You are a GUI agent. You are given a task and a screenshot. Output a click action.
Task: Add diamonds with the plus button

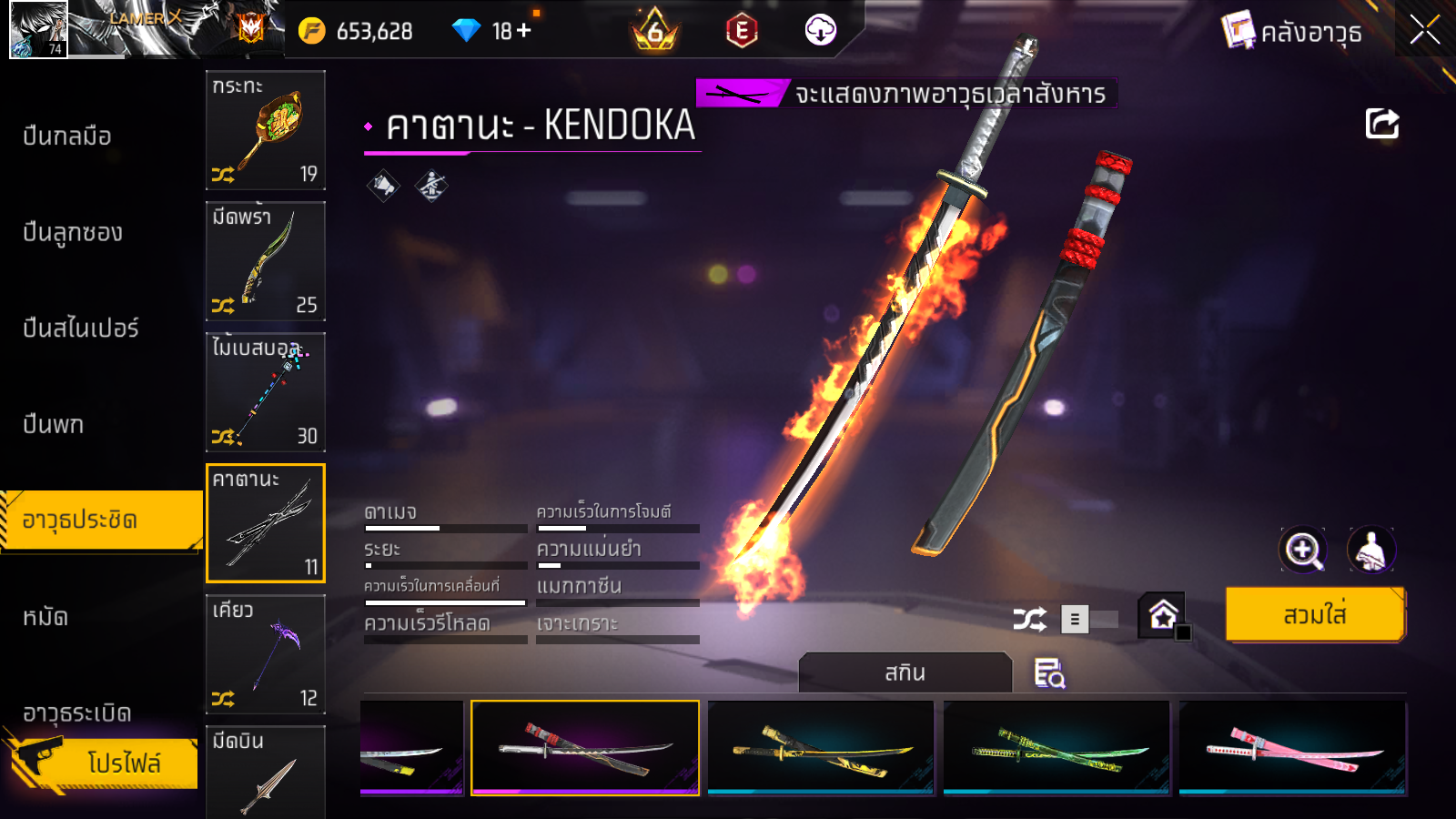click(523, 31)
